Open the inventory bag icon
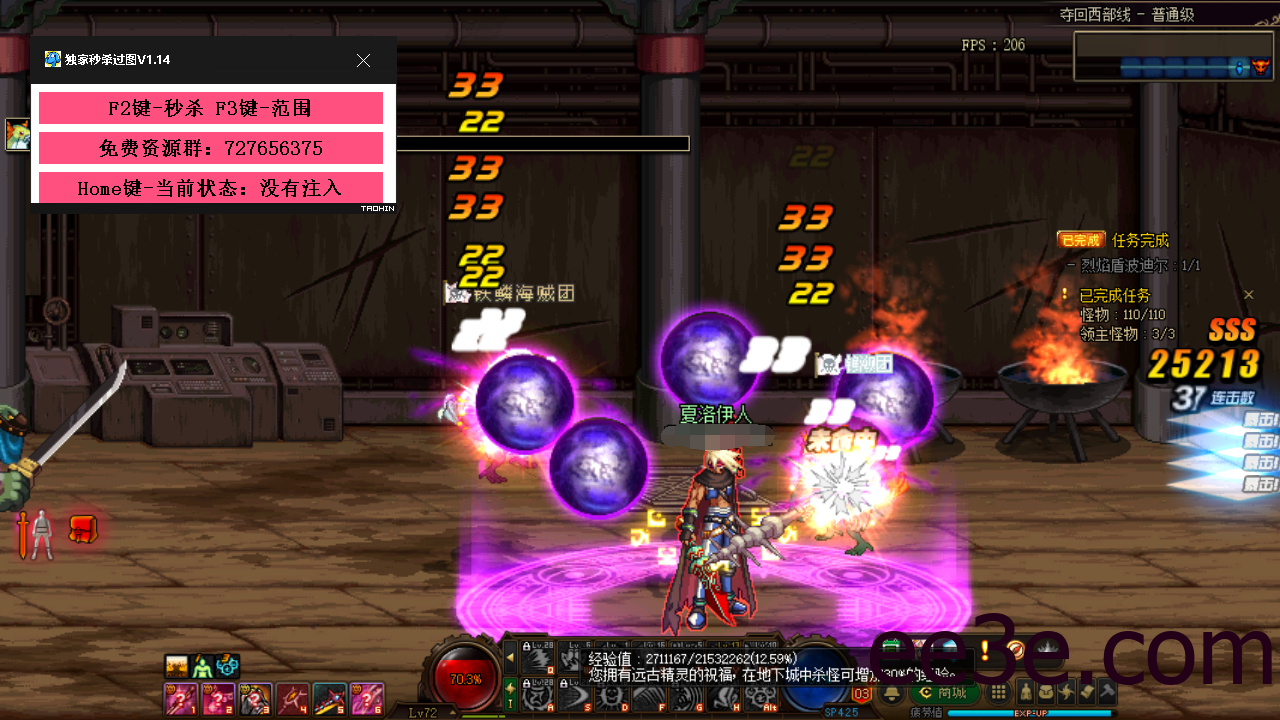 (x=1046, y=692)
